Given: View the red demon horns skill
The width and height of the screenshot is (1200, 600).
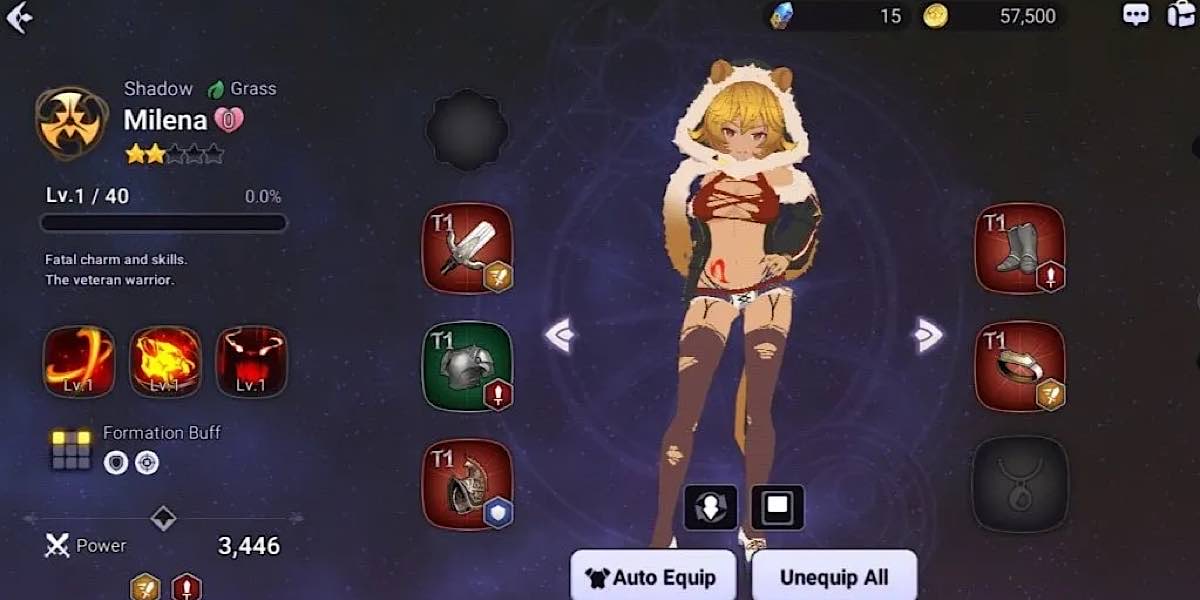Looking at the screenshot, I should pyautogui.click(x=252, y=361).
